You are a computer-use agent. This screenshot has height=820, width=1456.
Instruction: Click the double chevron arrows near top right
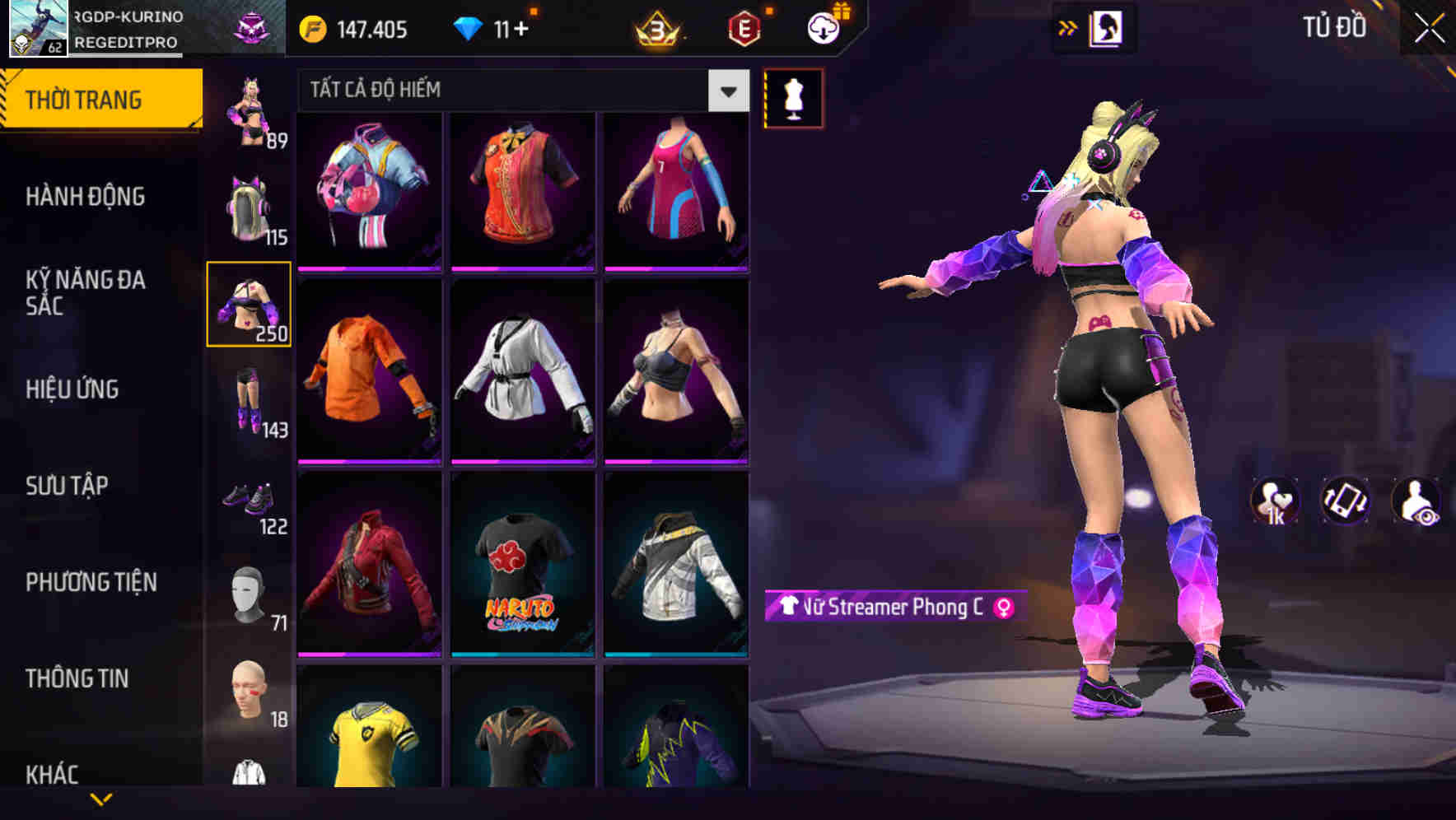click(x=1068, y=26)
